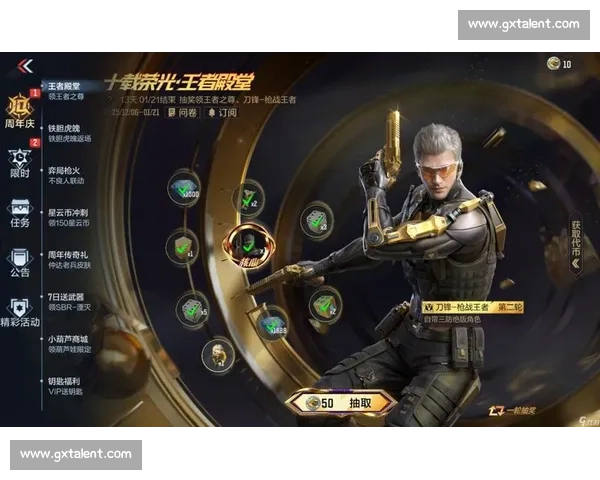
Task: Open the 问卷 survey button
Action: (x=183, y=112)
